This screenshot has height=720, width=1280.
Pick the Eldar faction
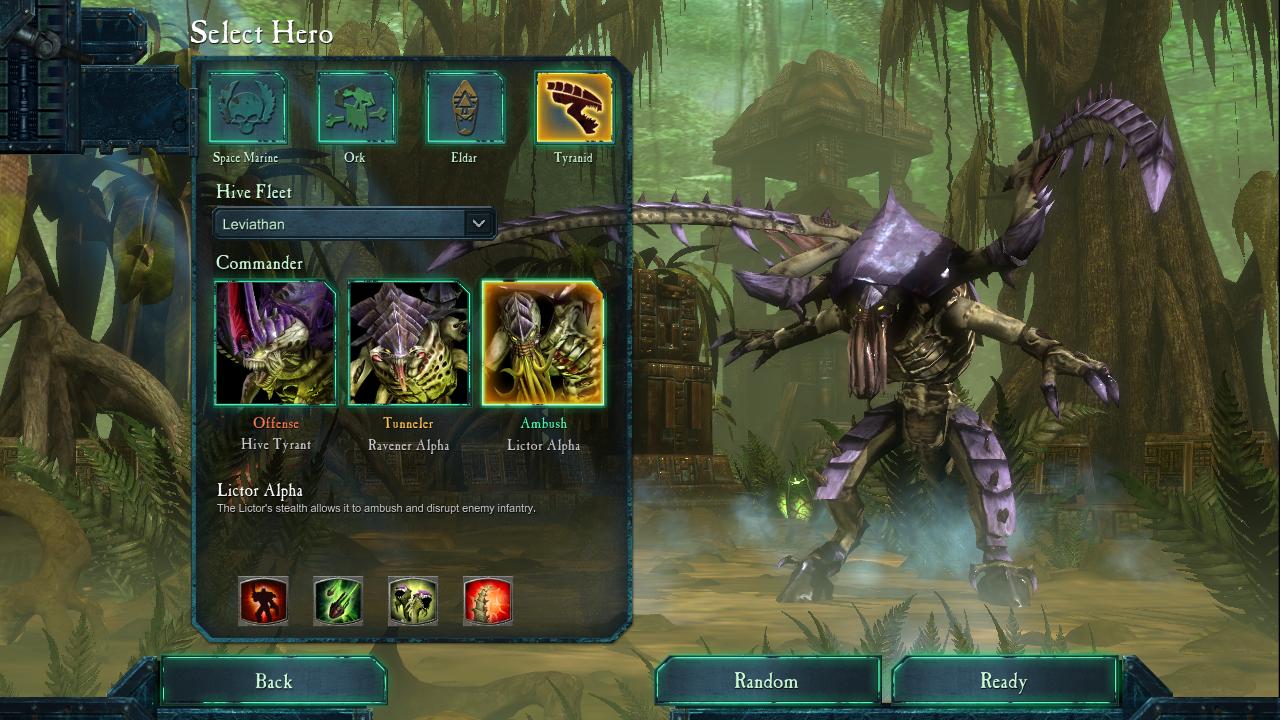(464, 108)
